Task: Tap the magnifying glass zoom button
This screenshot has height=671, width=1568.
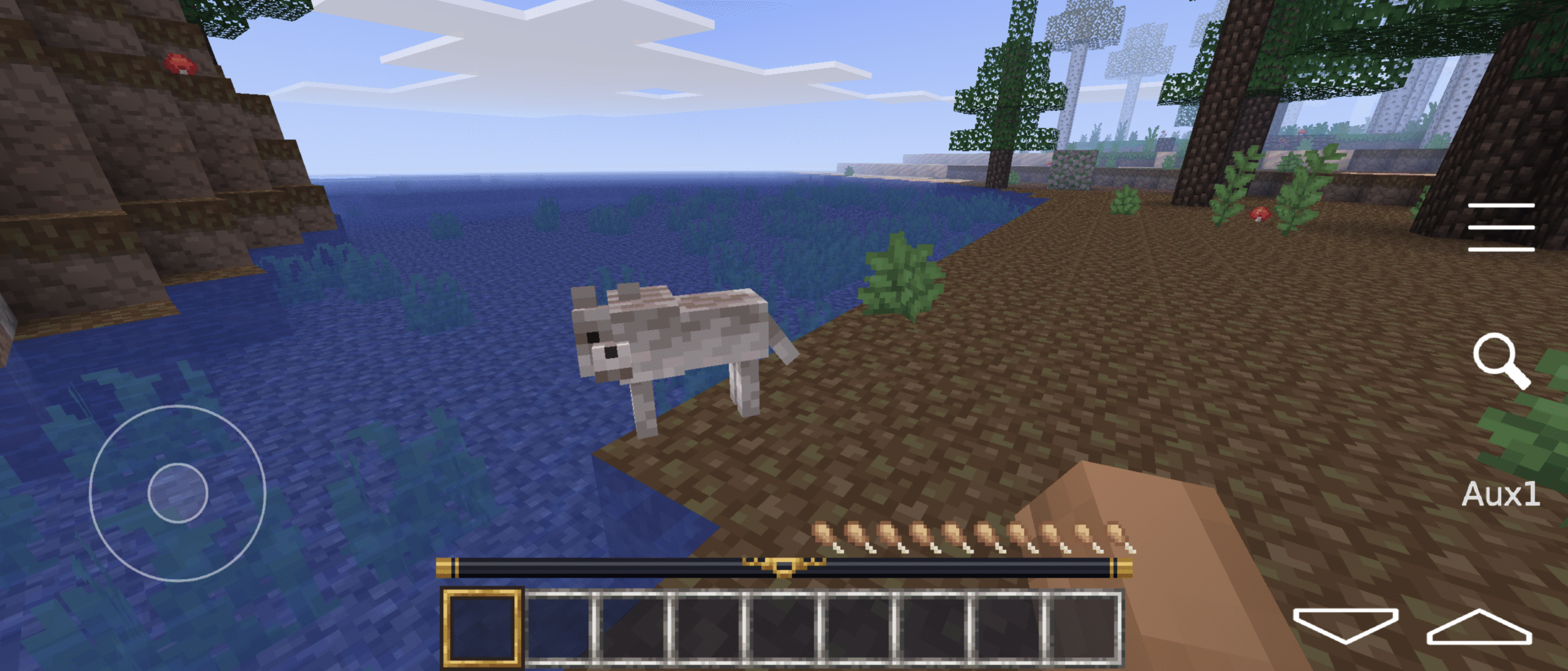Action: 1501,361
